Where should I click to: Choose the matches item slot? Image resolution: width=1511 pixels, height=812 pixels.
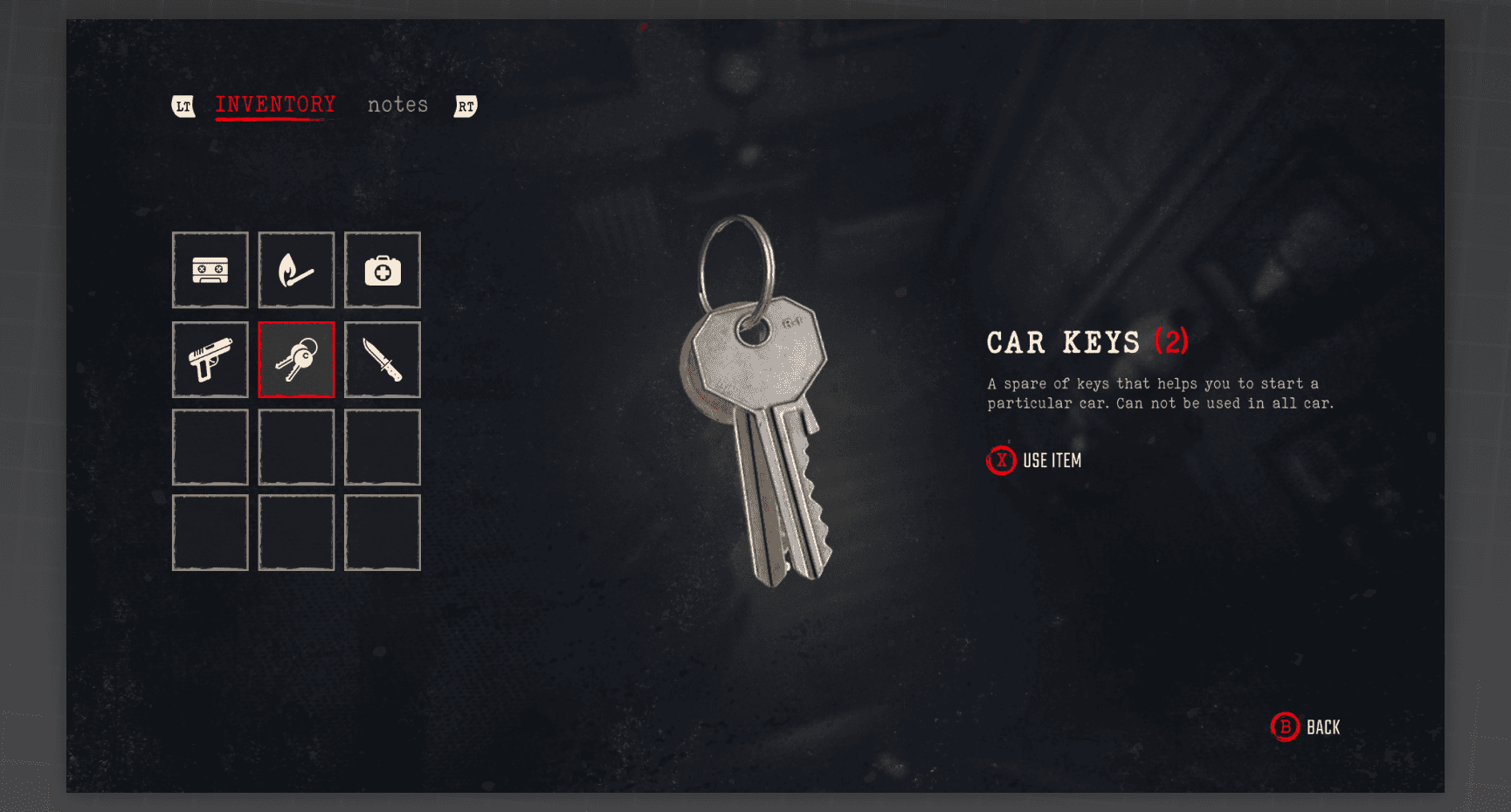[x=296, y=270]
